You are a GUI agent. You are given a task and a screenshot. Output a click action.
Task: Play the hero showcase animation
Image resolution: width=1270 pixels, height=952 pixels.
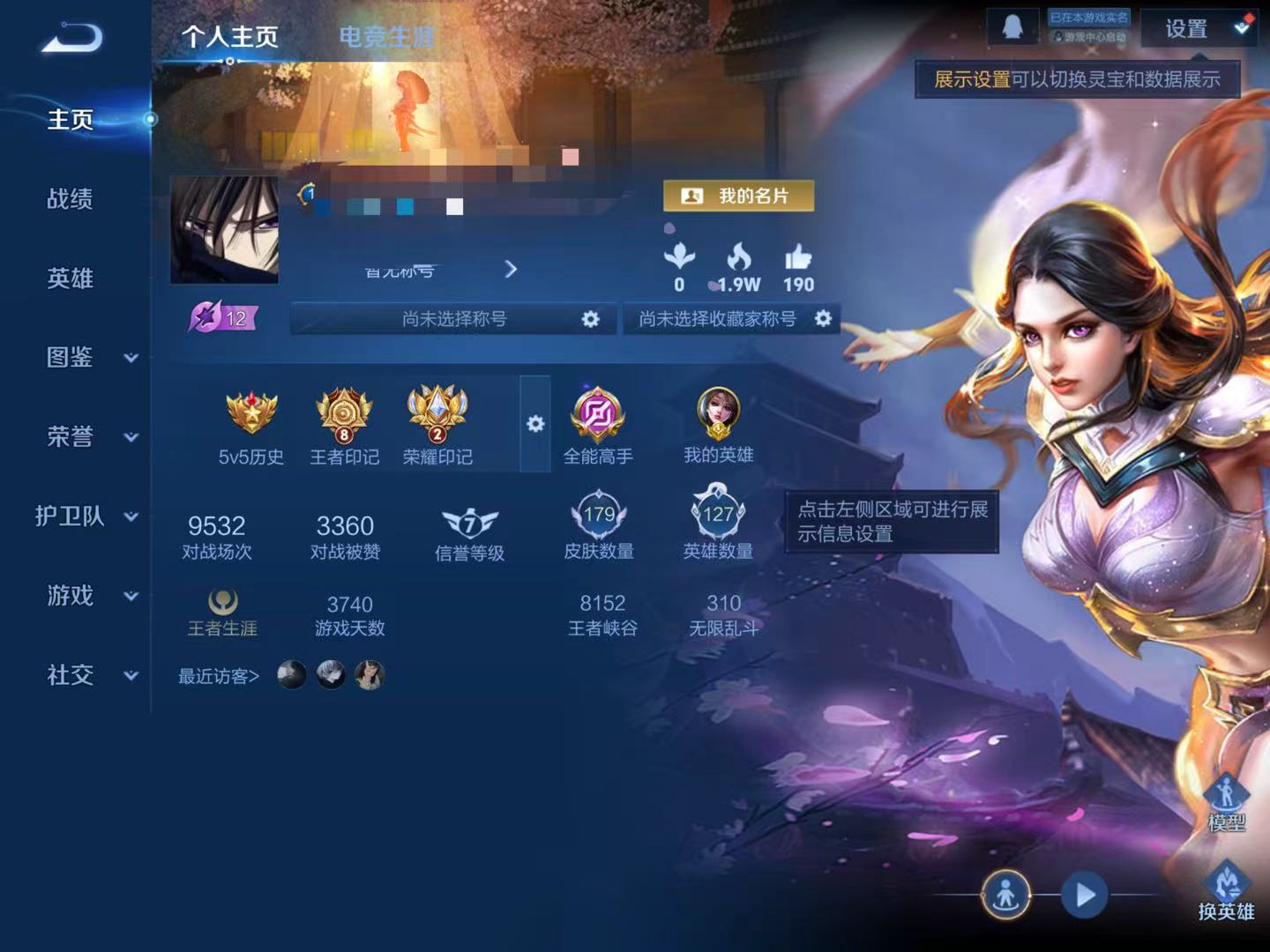pos(1085,895)
